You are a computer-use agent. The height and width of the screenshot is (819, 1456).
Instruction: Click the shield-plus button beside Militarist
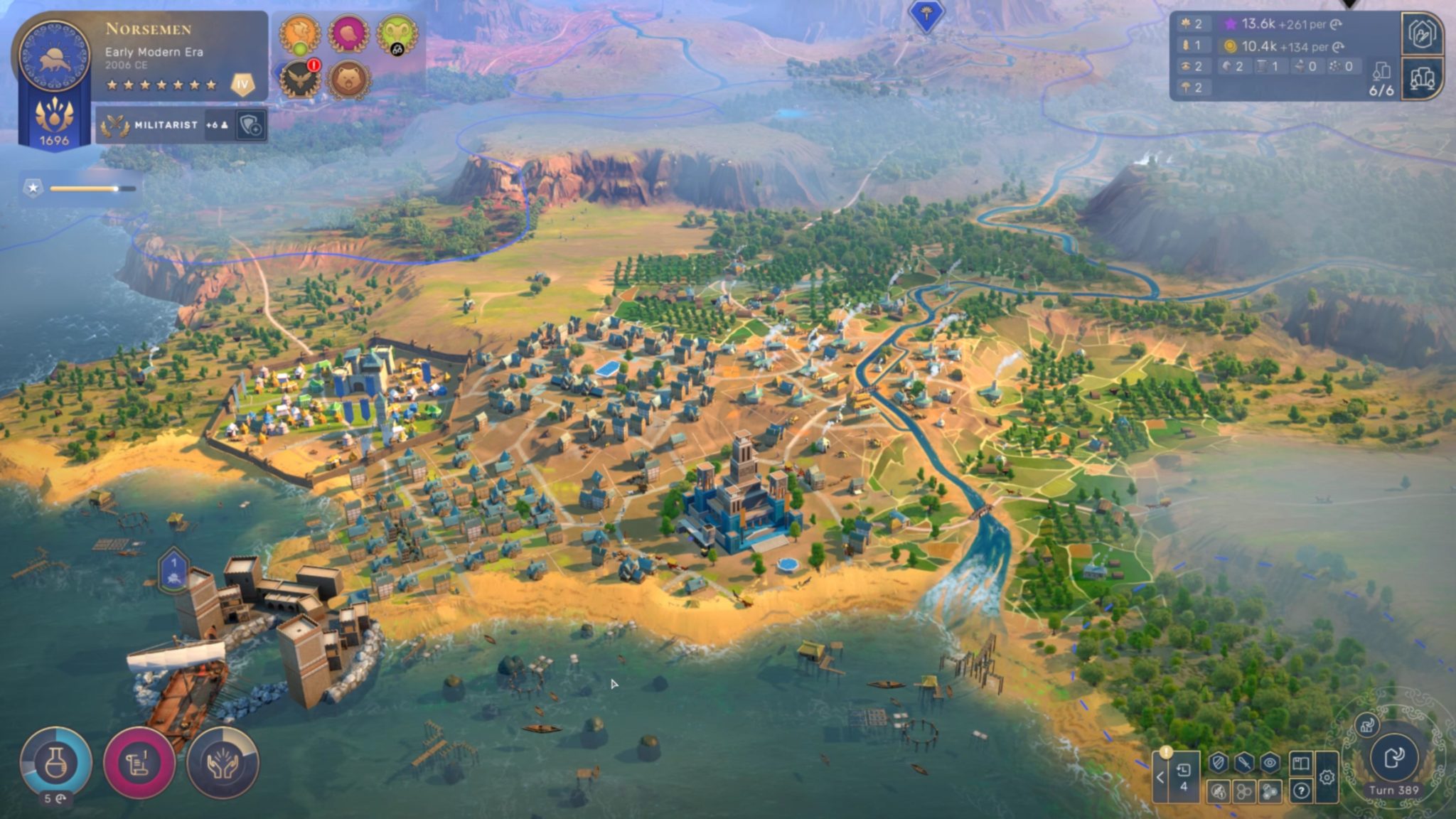251,126
